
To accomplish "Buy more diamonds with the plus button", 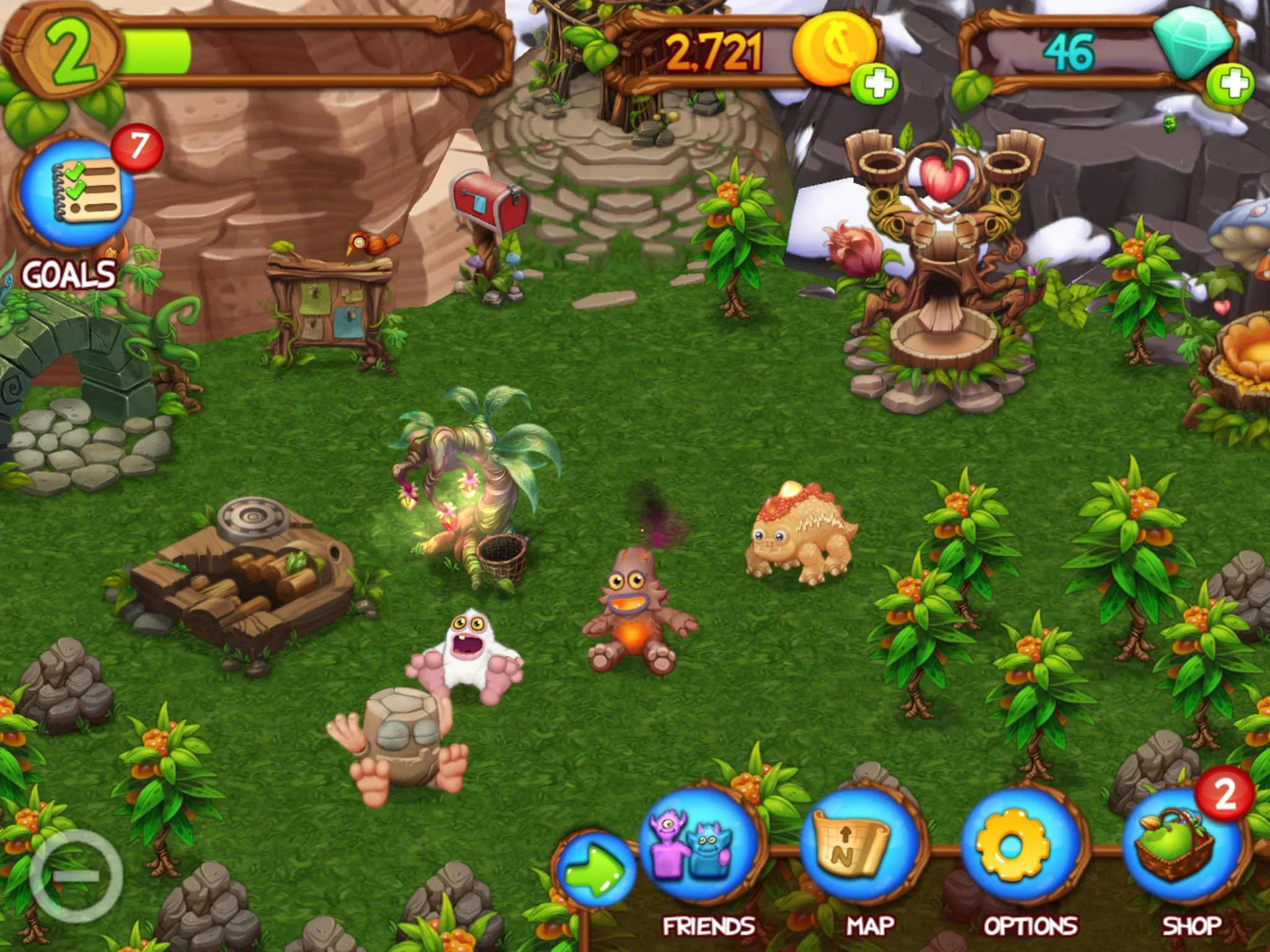I will 1231,84.
